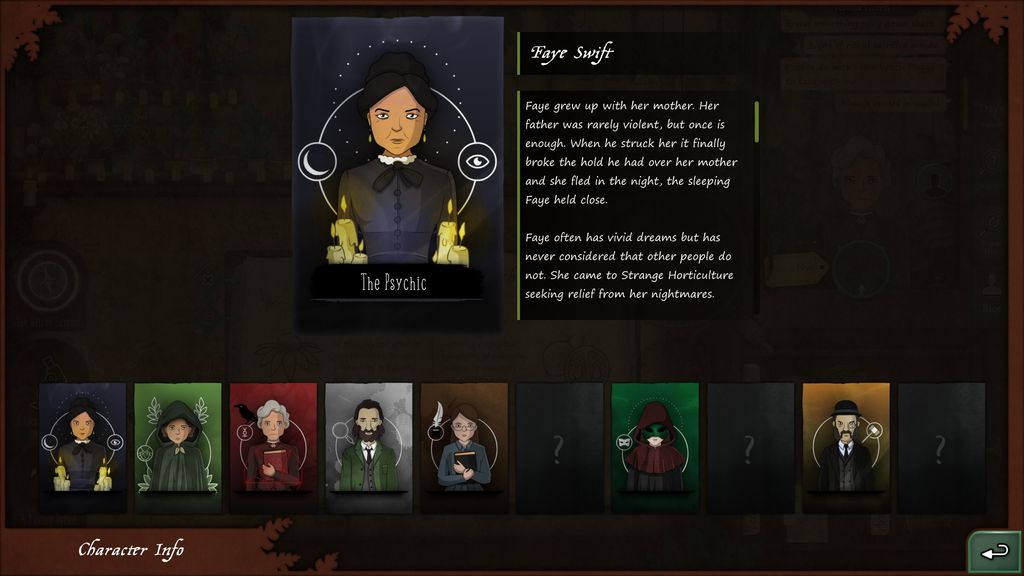The width and height of the screenshot is (1024, 576).
Task: Click the return arrow button
Action: click(x=994, y=552)
